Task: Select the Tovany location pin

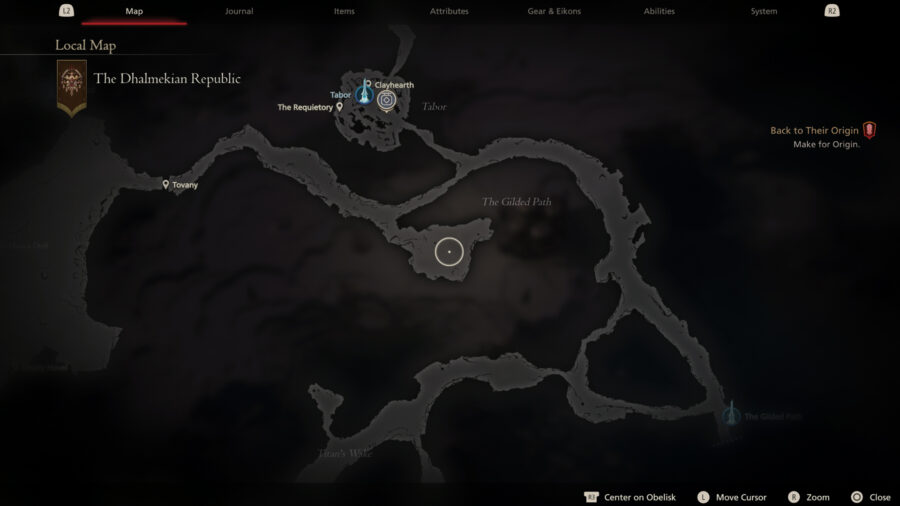Action: tap(166, 184)
